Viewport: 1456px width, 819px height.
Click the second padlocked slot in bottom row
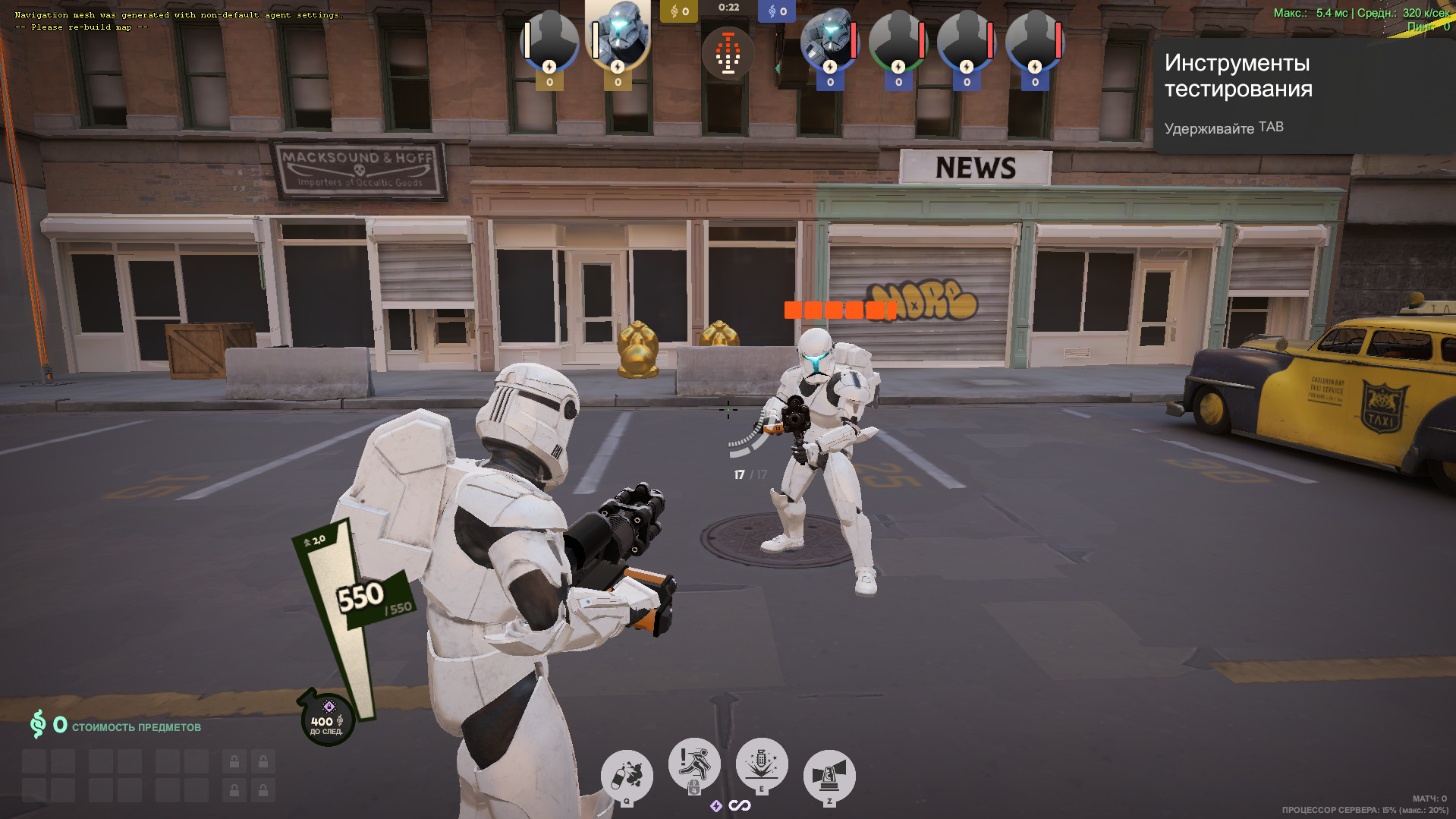point(263,789)
